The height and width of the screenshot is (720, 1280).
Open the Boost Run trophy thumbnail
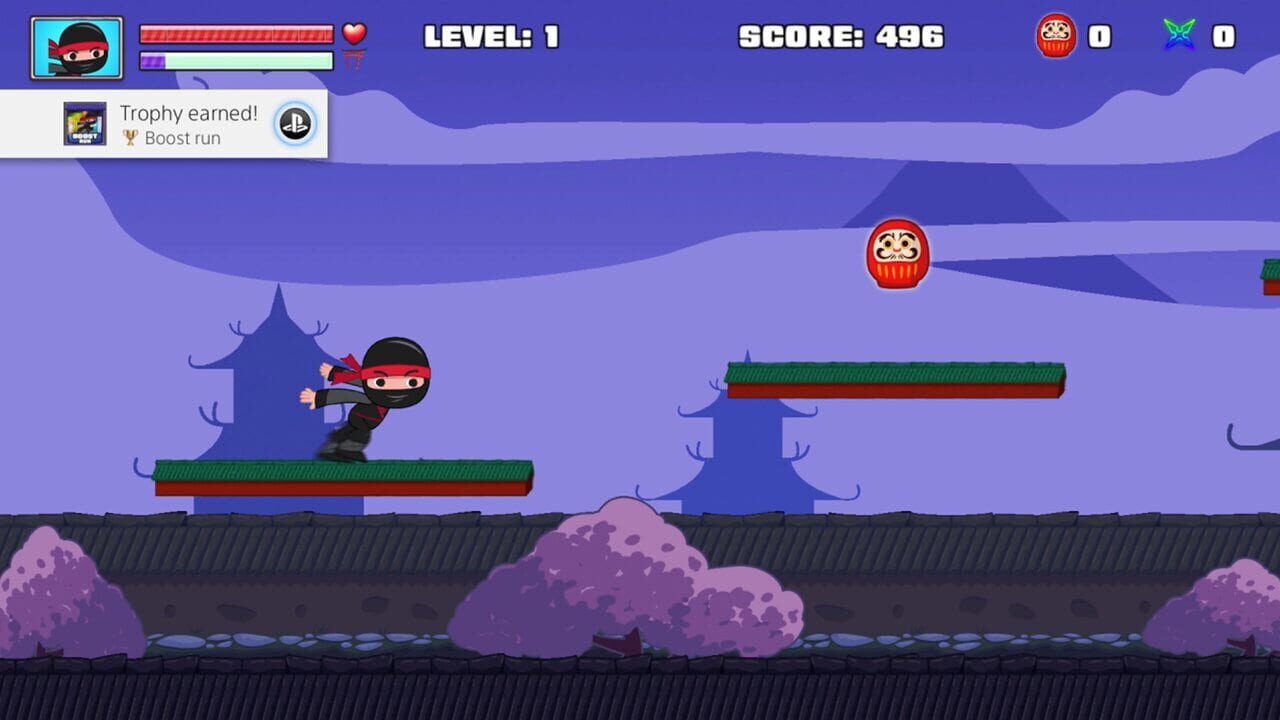(83, 122)
